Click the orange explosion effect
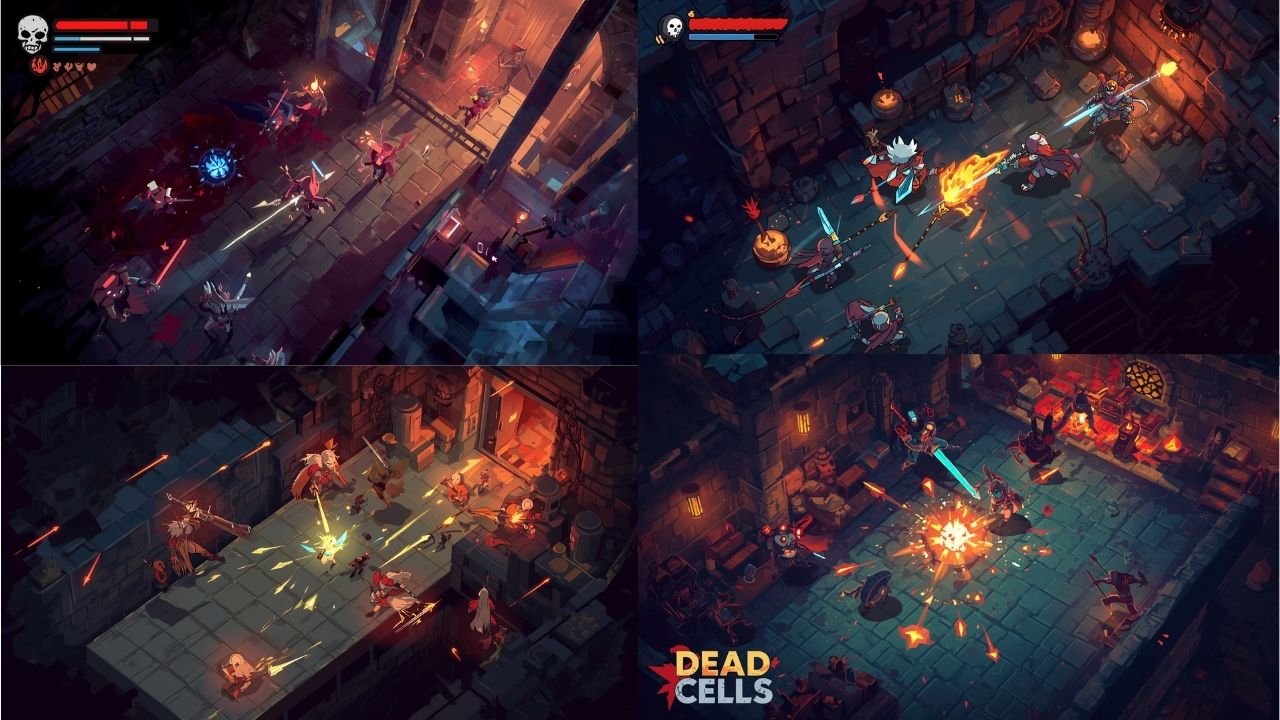 (x=955, y=533)
